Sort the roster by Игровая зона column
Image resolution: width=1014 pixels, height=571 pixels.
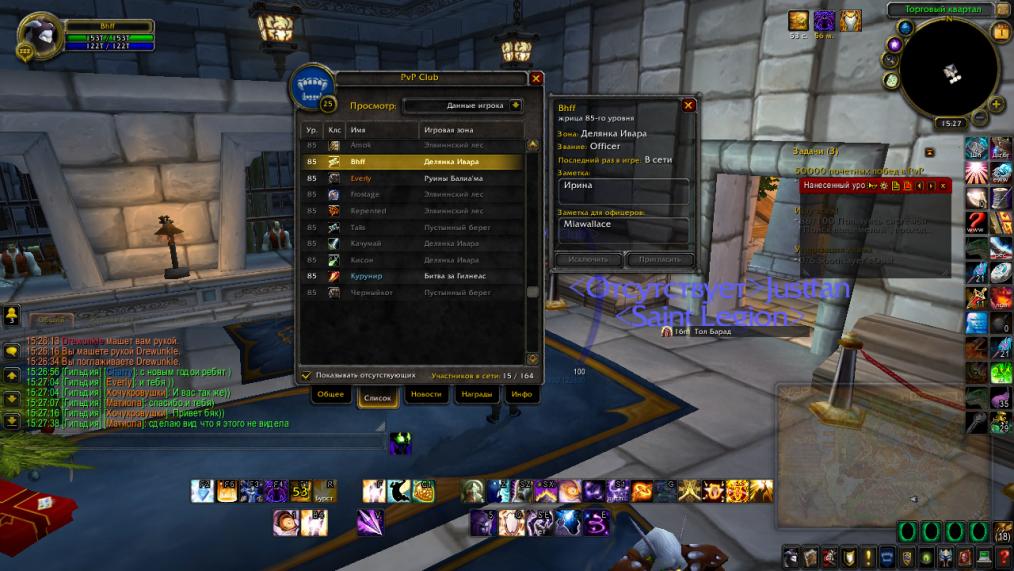pos(470,130)
